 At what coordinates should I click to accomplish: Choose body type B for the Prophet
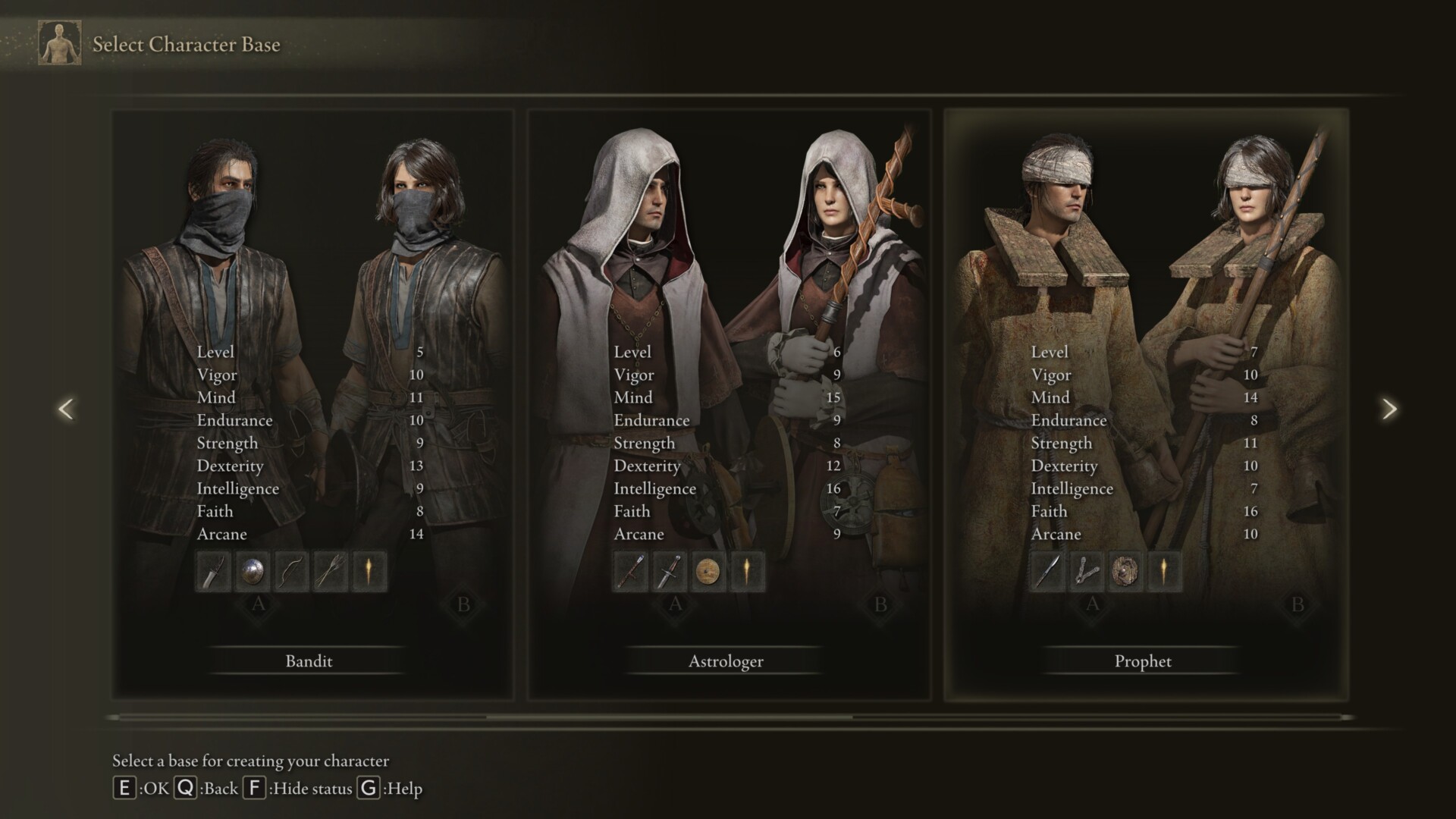pos(1298,604)
